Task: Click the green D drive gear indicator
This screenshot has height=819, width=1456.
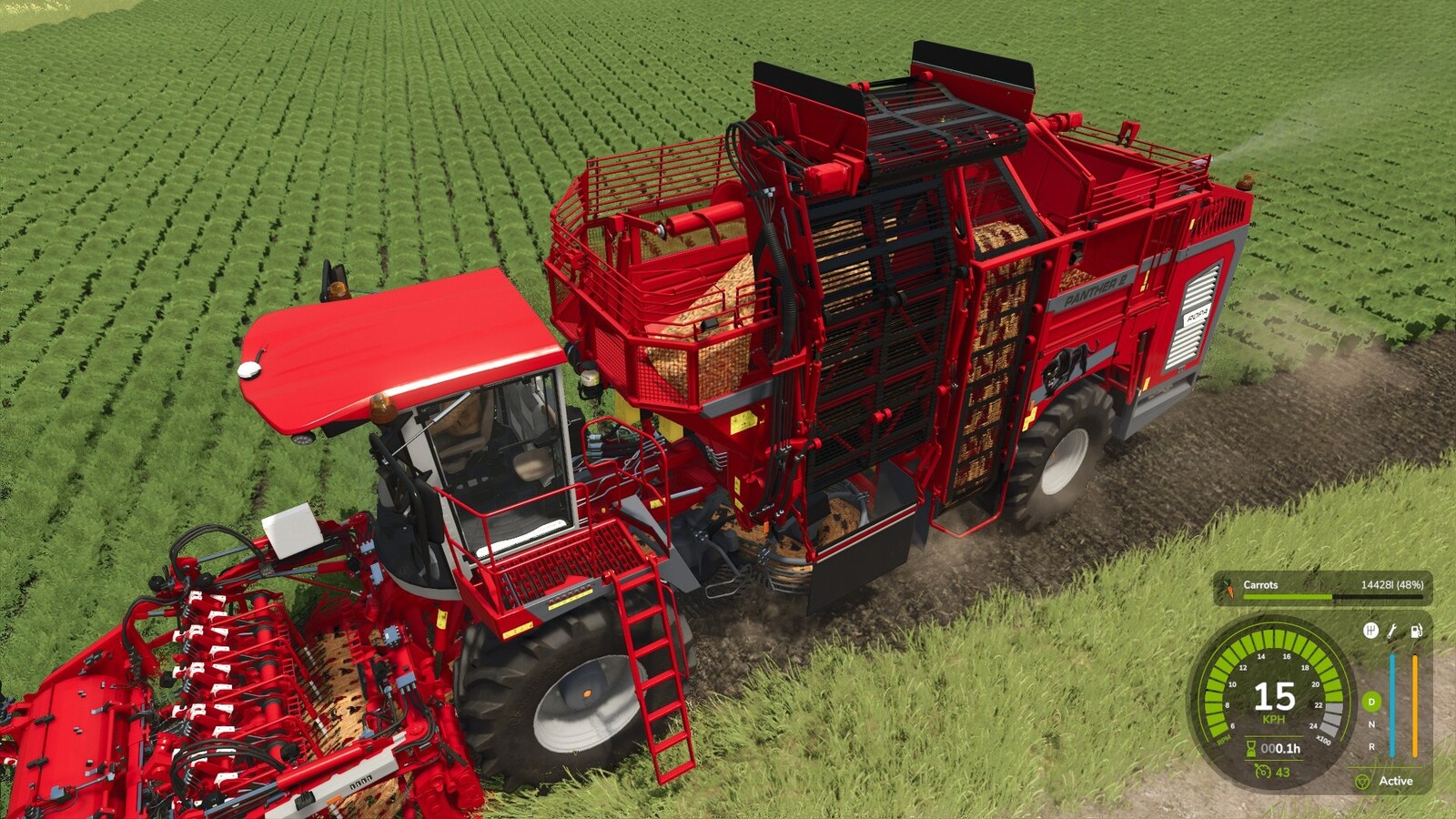Action: tap(1371, 703)
